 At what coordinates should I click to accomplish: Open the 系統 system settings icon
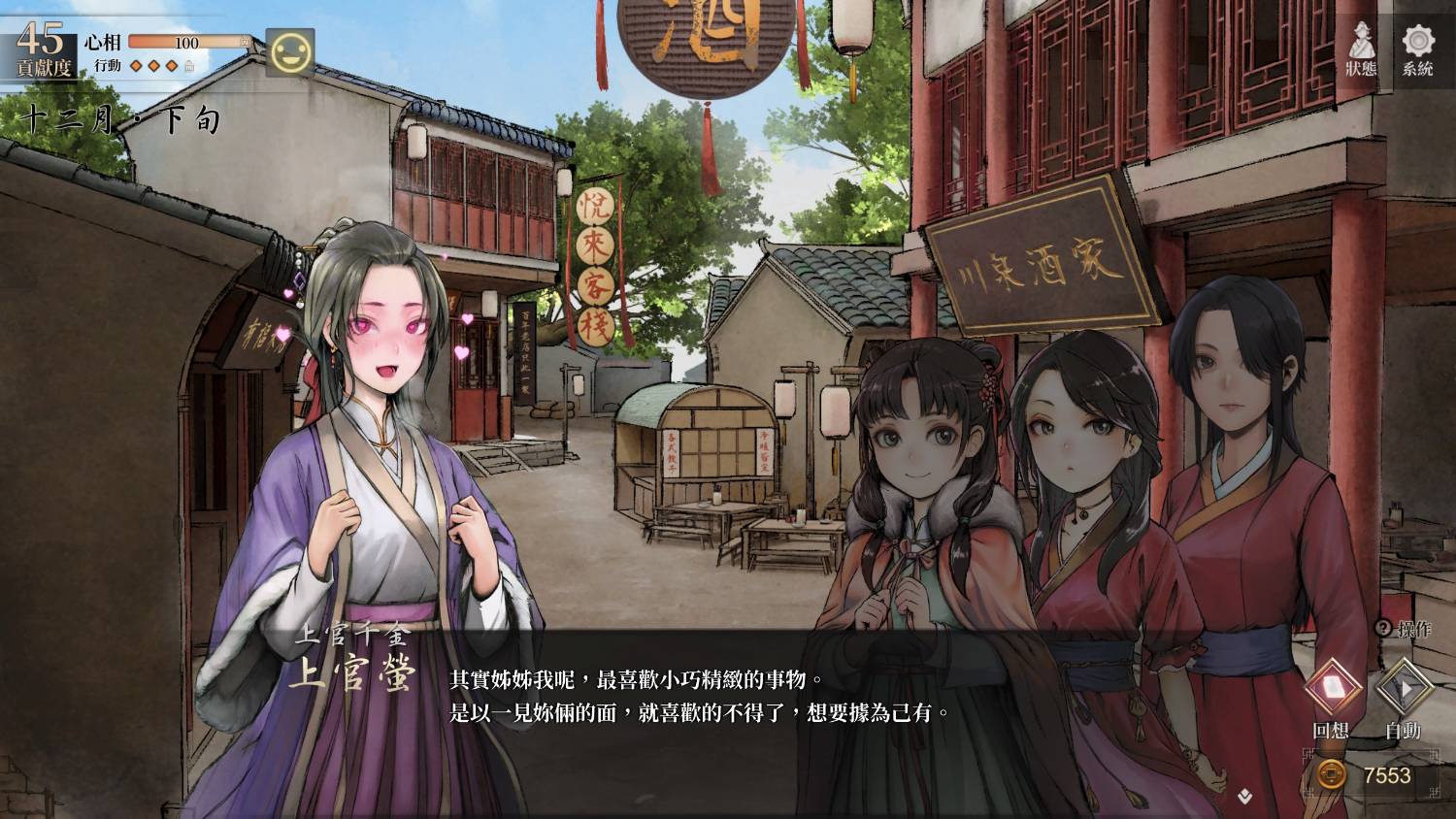click(x=1419, y=49)
